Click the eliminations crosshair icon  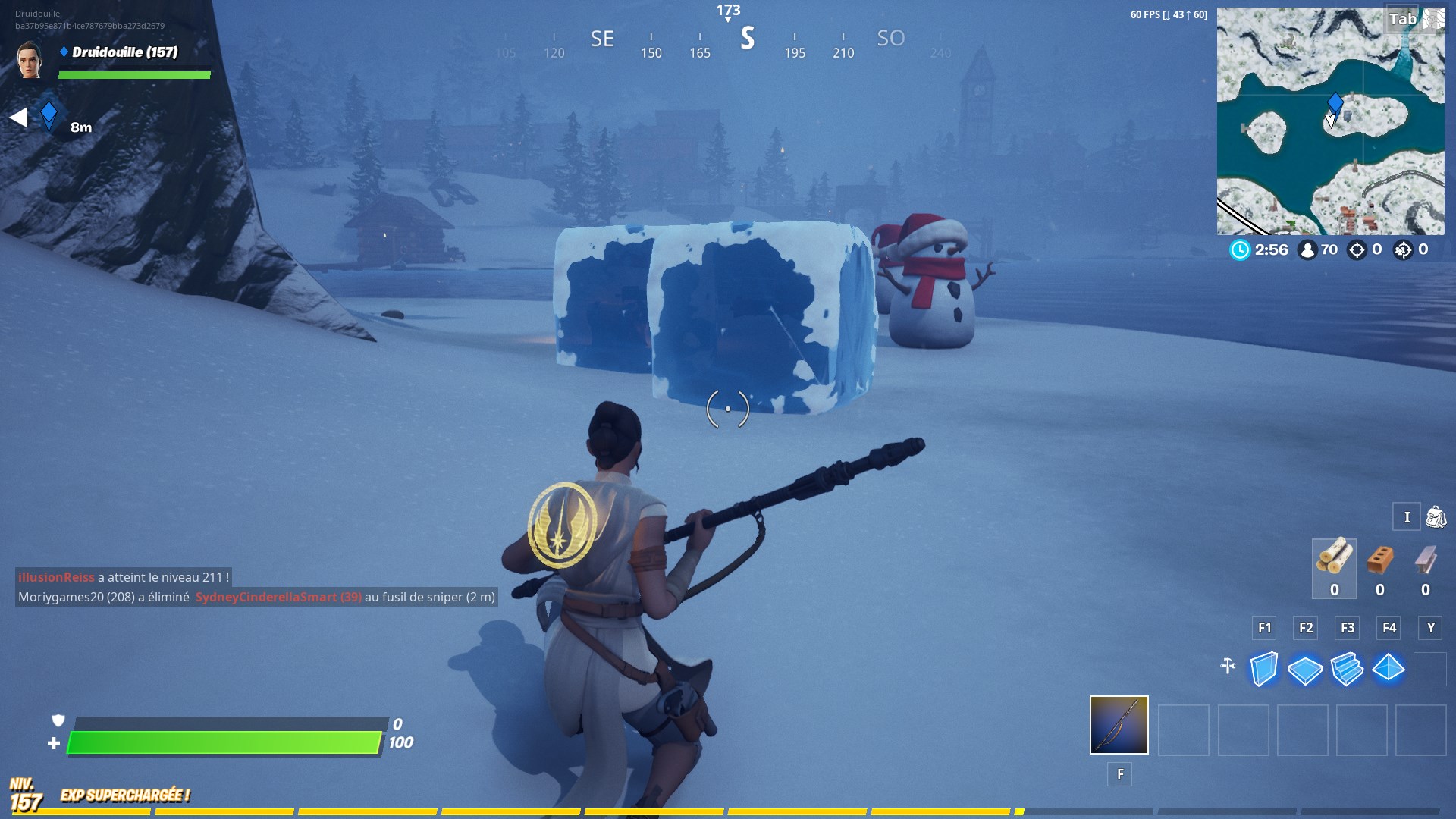click(1356, 249)
